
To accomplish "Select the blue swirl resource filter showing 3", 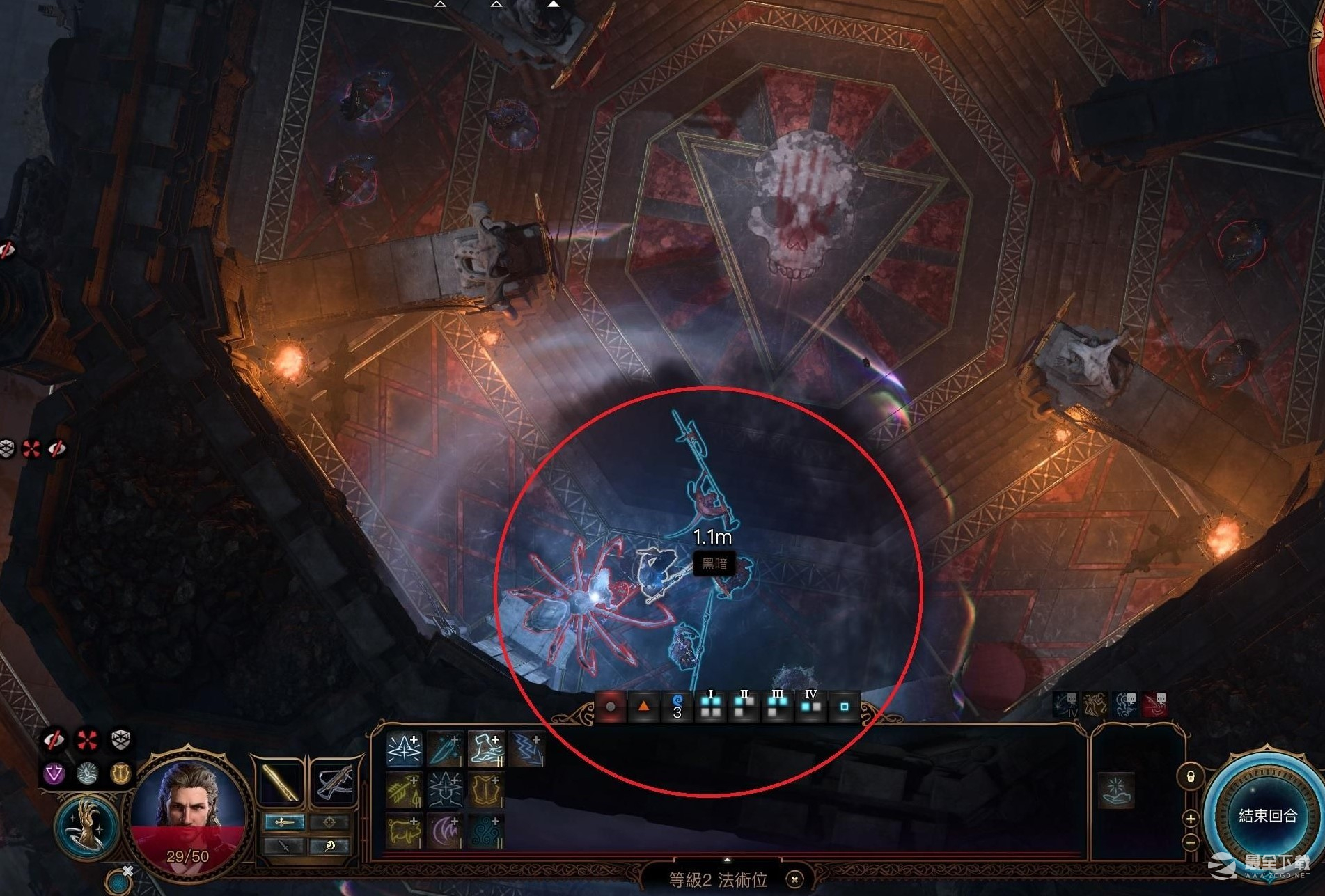I will pyautogui.click(x=677, y=707).
